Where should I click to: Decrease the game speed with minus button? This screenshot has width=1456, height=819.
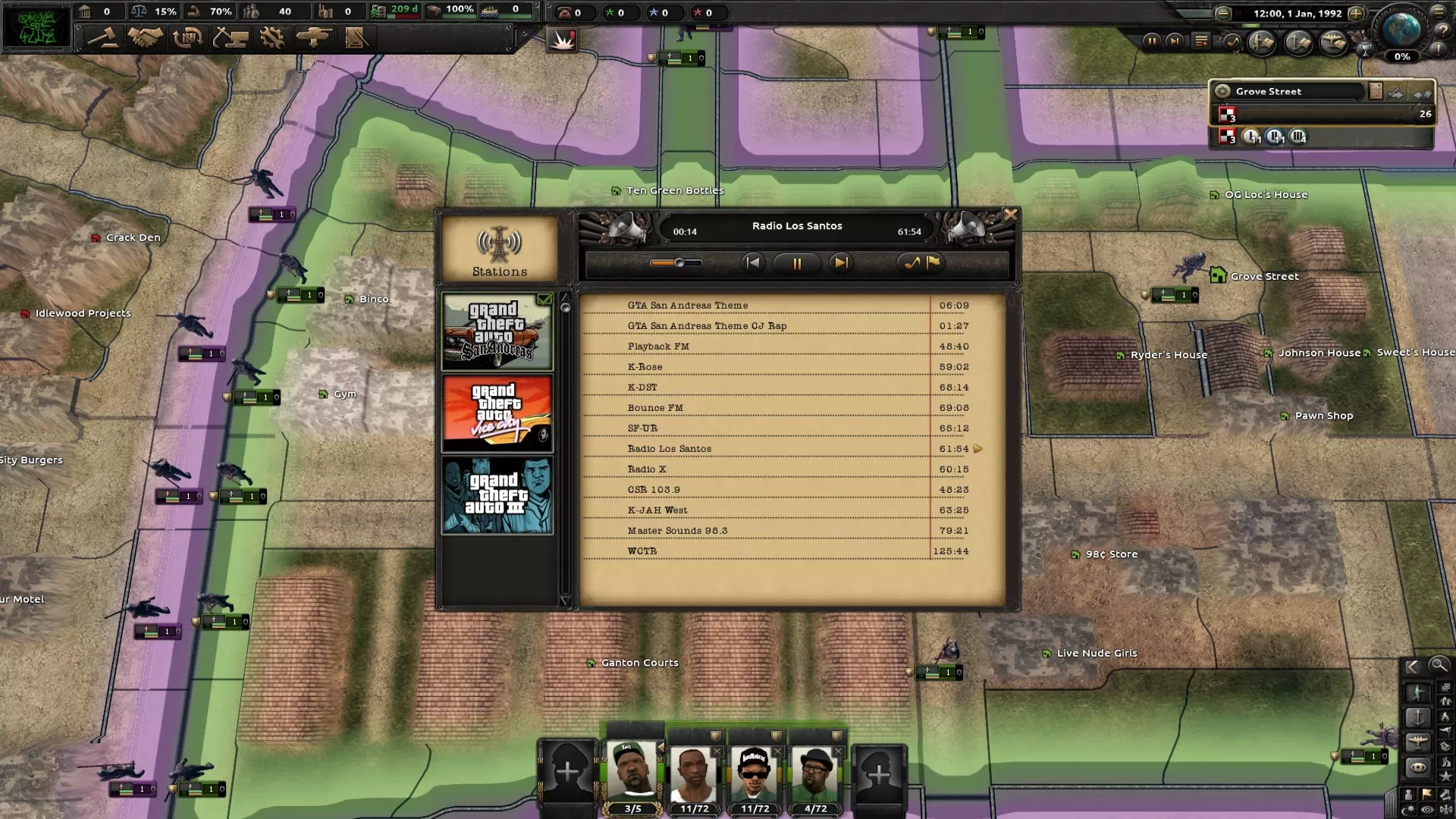click(x=1222, y=13)
